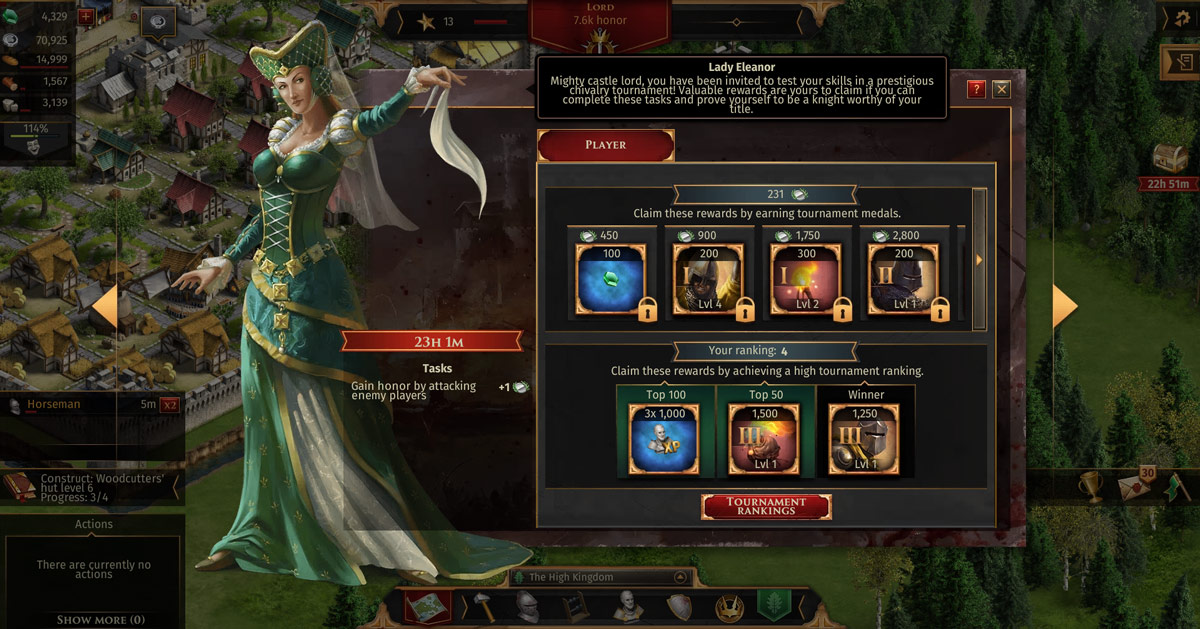Close the Lady Eleanor tournament window
Screen dimensions: 1200x629
1000,89
